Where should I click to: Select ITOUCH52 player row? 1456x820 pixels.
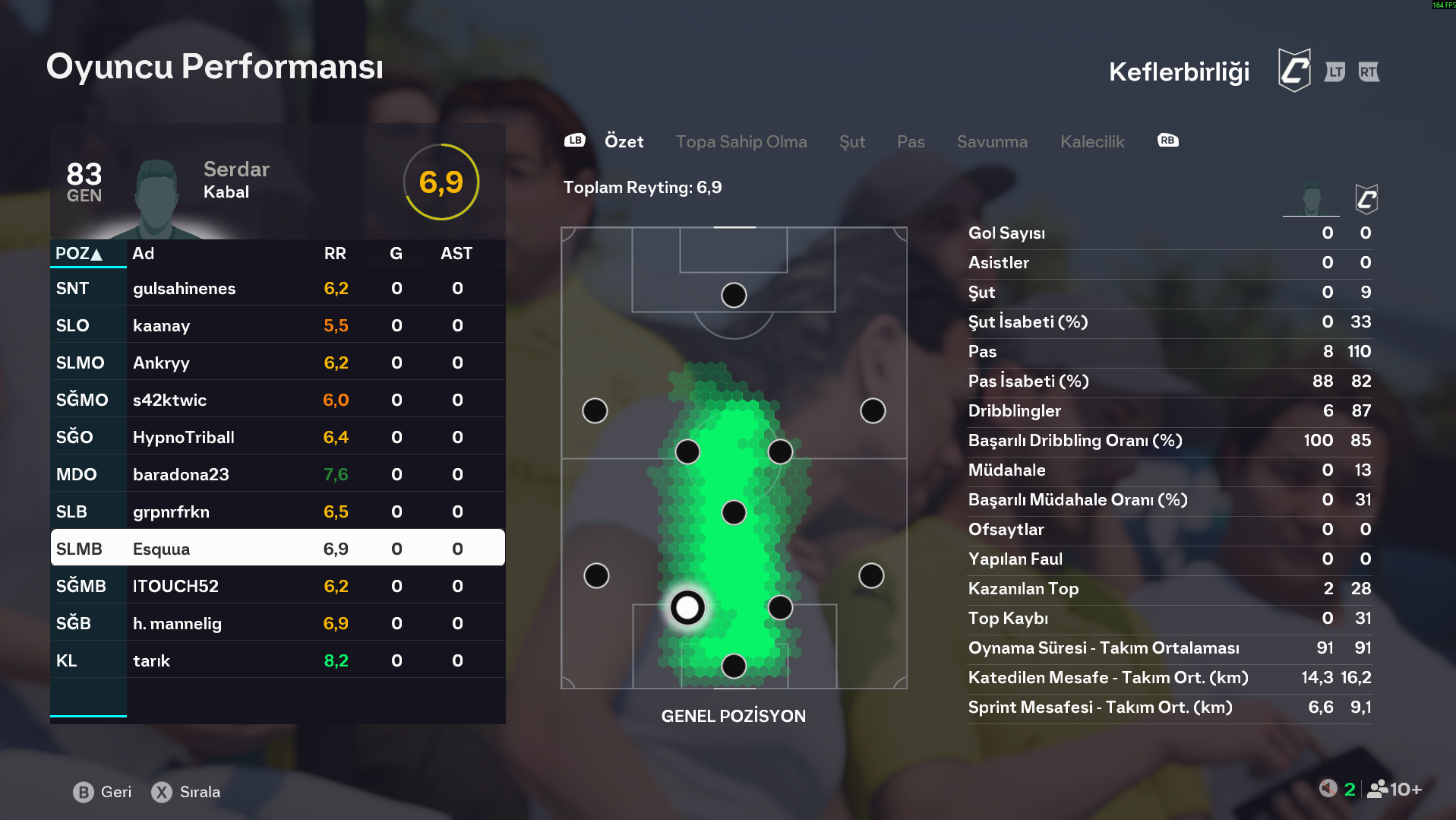pos(277,587)
